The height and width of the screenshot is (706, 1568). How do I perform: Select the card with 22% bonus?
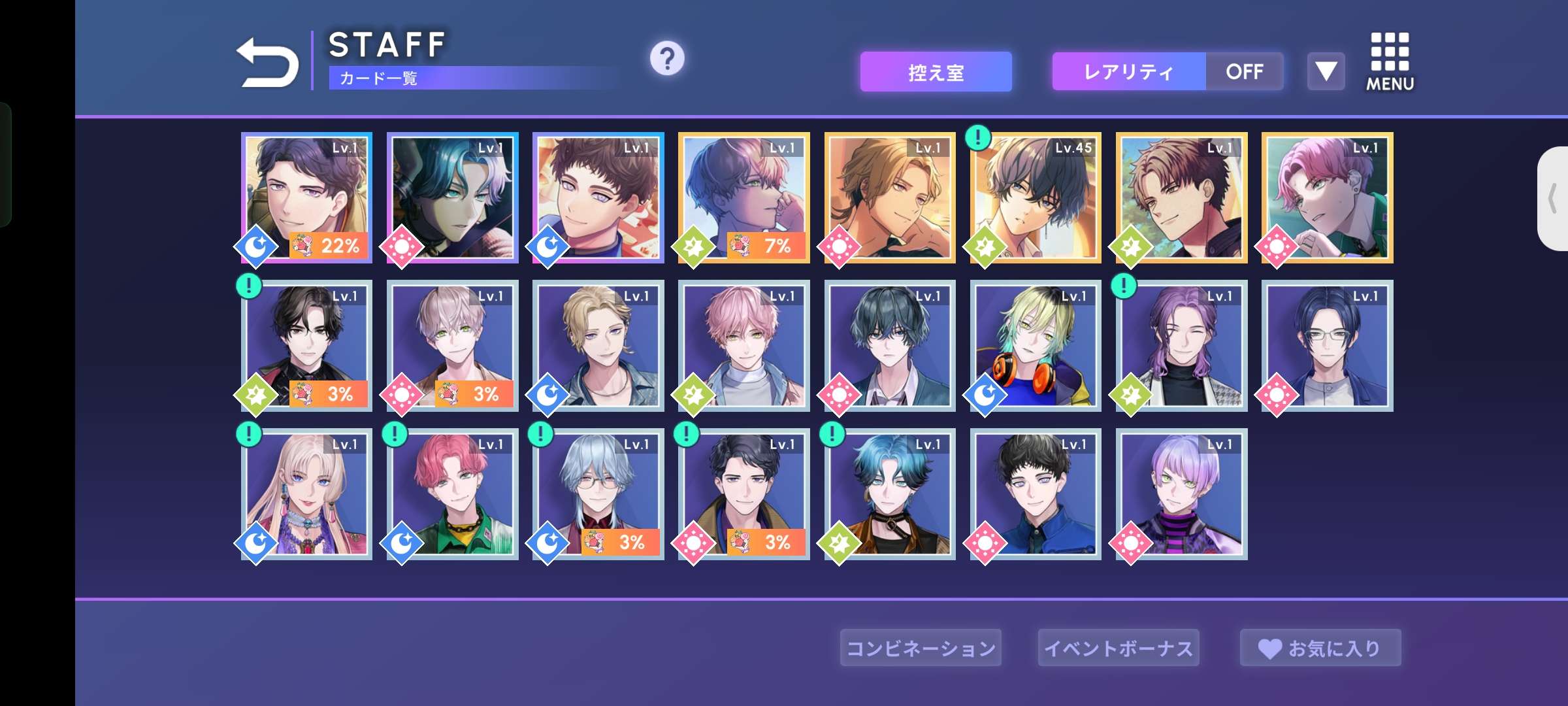307,197
